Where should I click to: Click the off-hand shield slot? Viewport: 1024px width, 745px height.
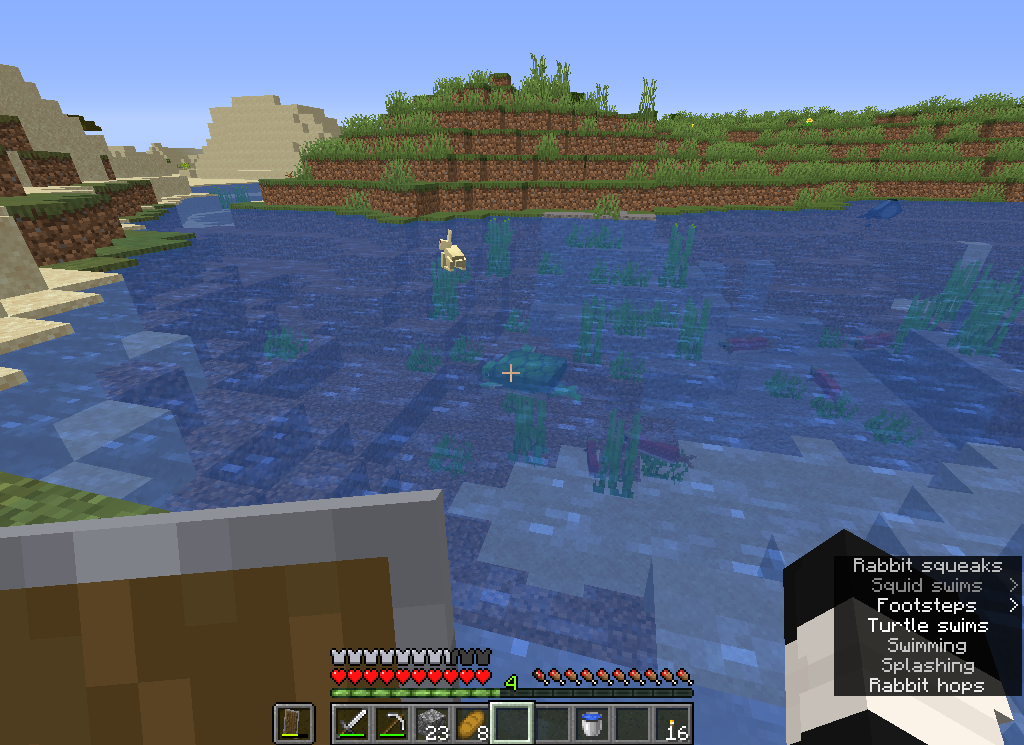pos(294,723)
